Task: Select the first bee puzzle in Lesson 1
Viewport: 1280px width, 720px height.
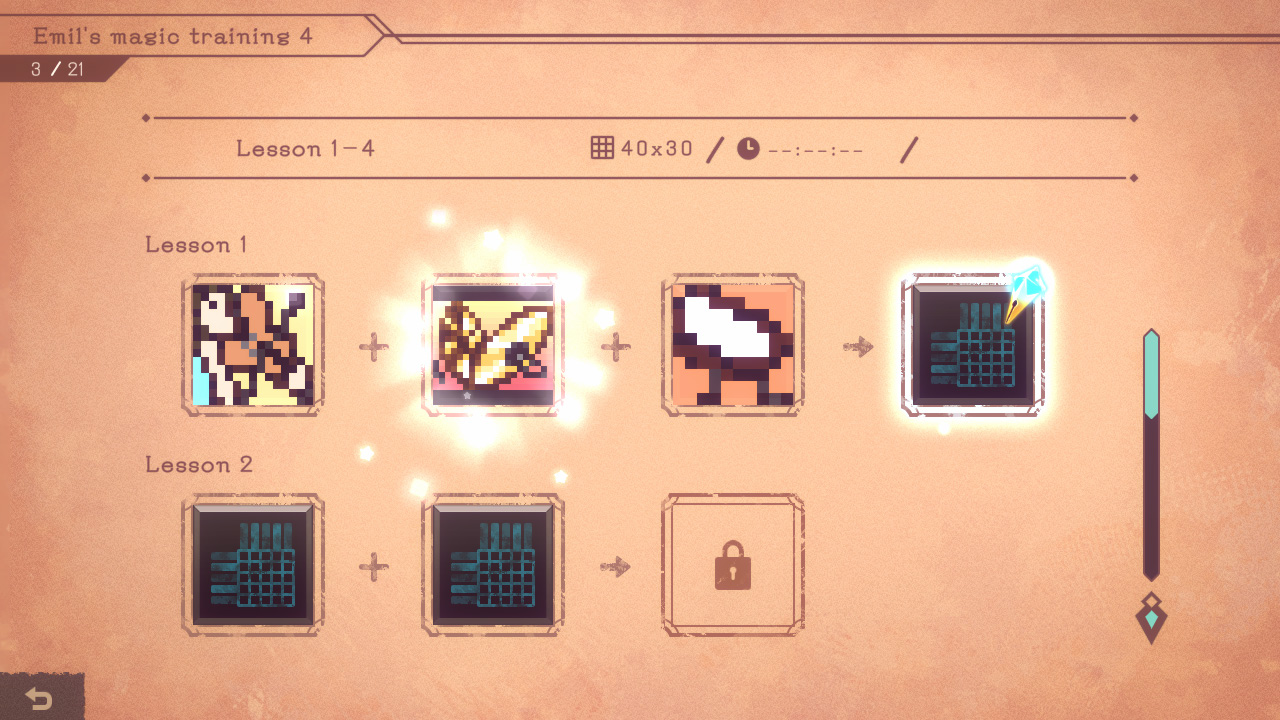Action: pyautogui.click(x=253, y=344)
